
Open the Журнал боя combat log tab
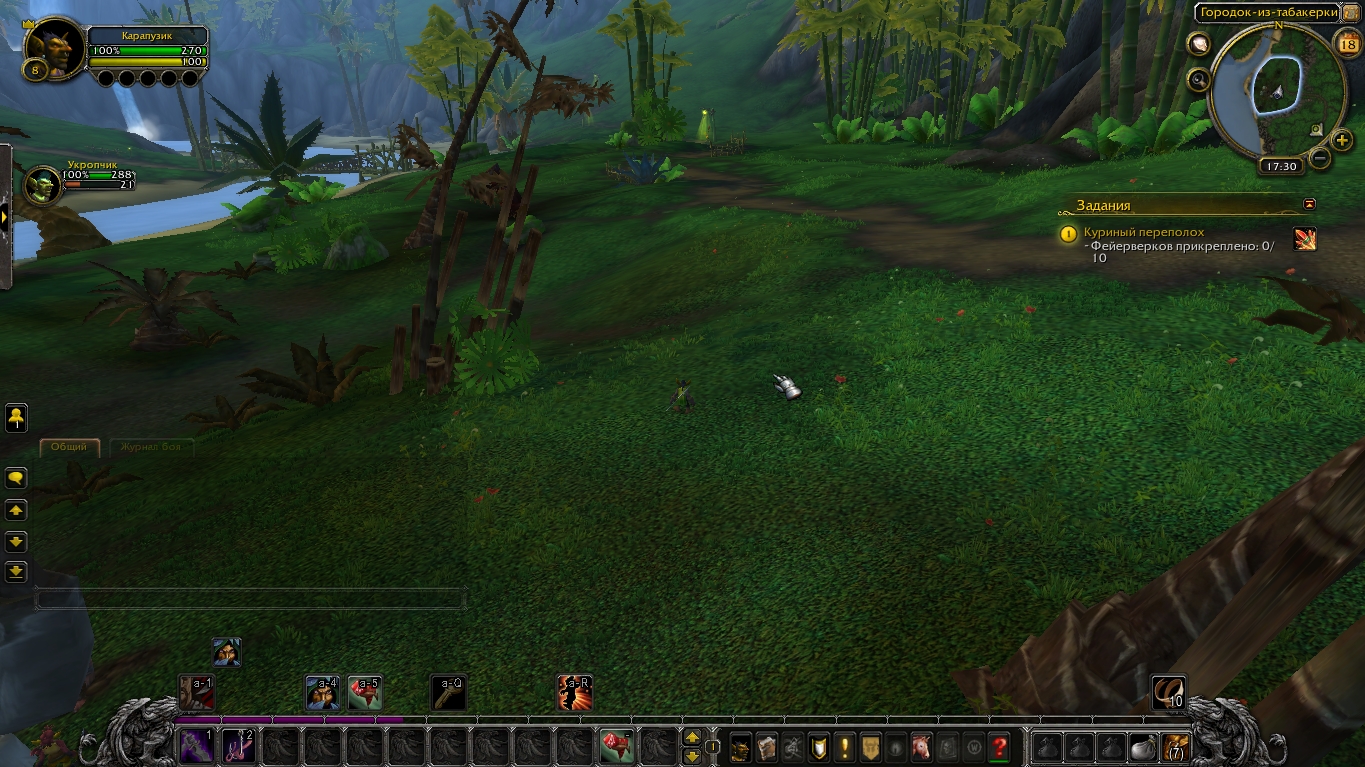click(149, 447)
